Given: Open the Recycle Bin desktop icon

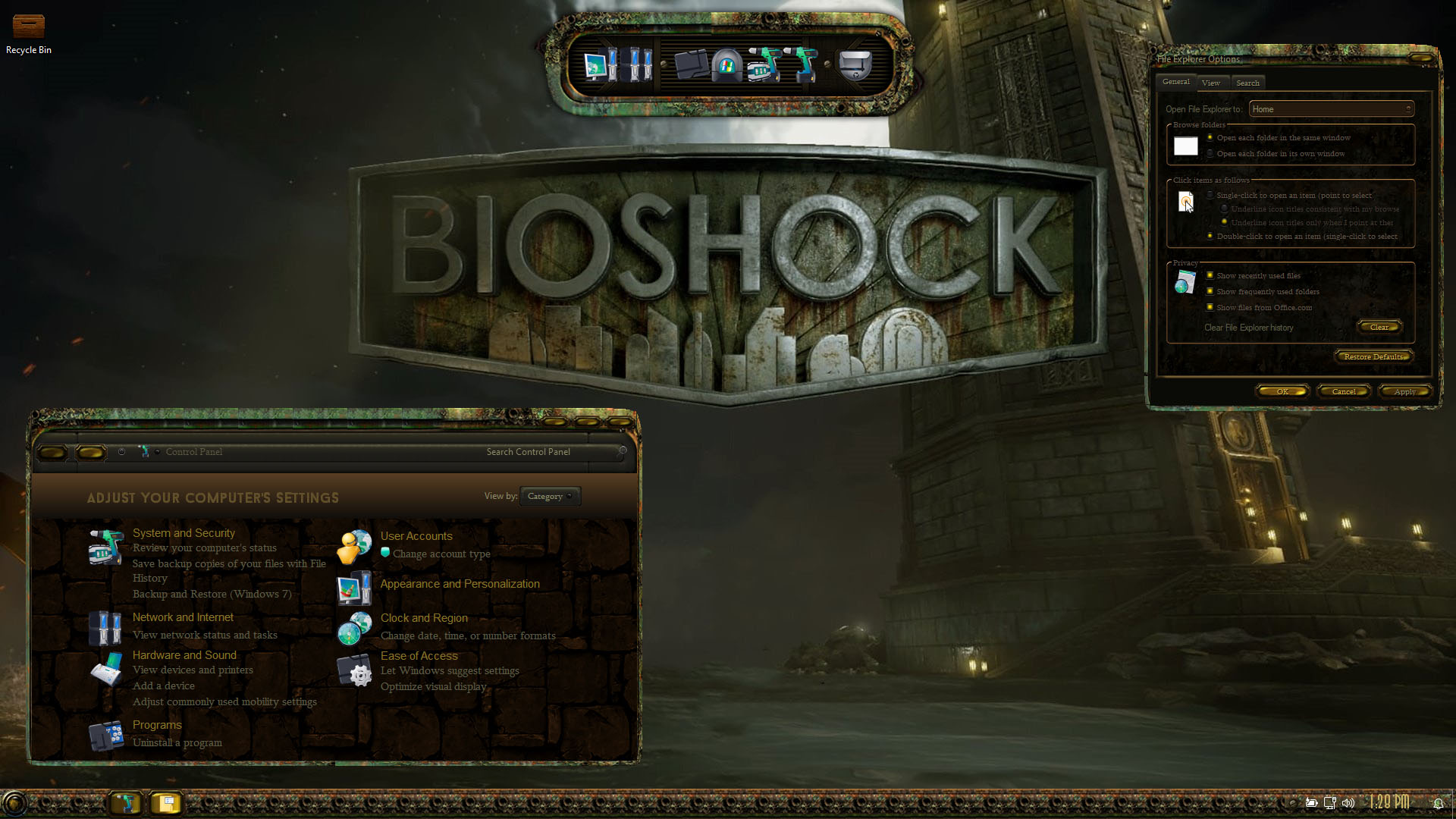Looking at the screenshot, I should click(29, 33).
